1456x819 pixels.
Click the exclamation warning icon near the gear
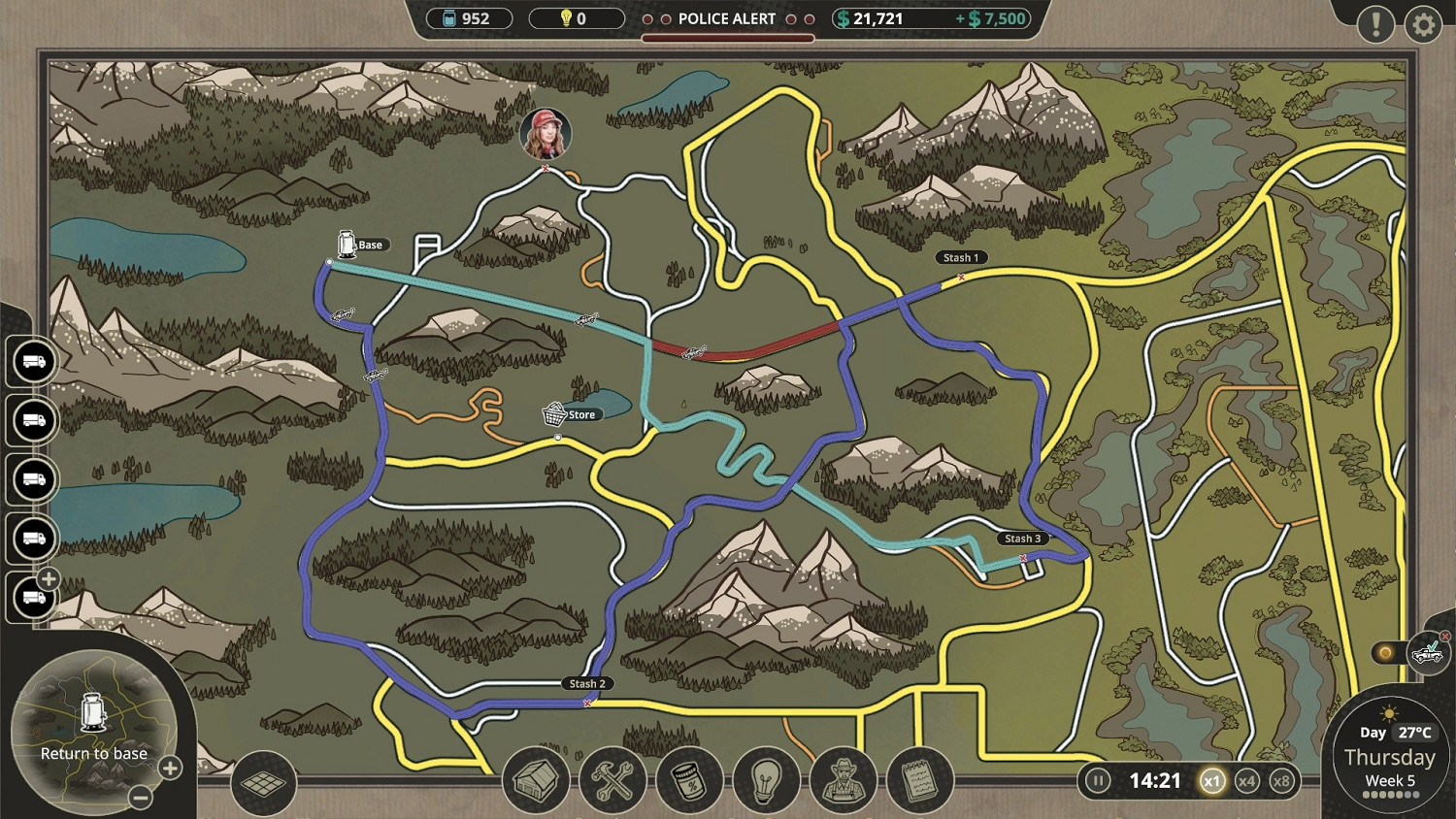tap(1375, 24)
